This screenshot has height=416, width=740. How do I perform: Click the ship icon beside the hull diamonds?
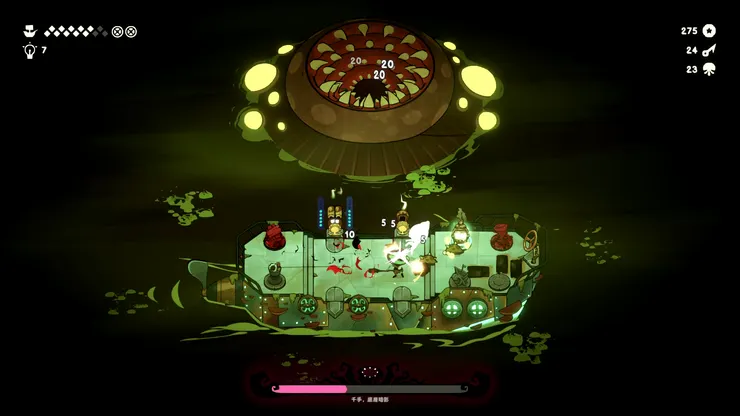(29, 31)
